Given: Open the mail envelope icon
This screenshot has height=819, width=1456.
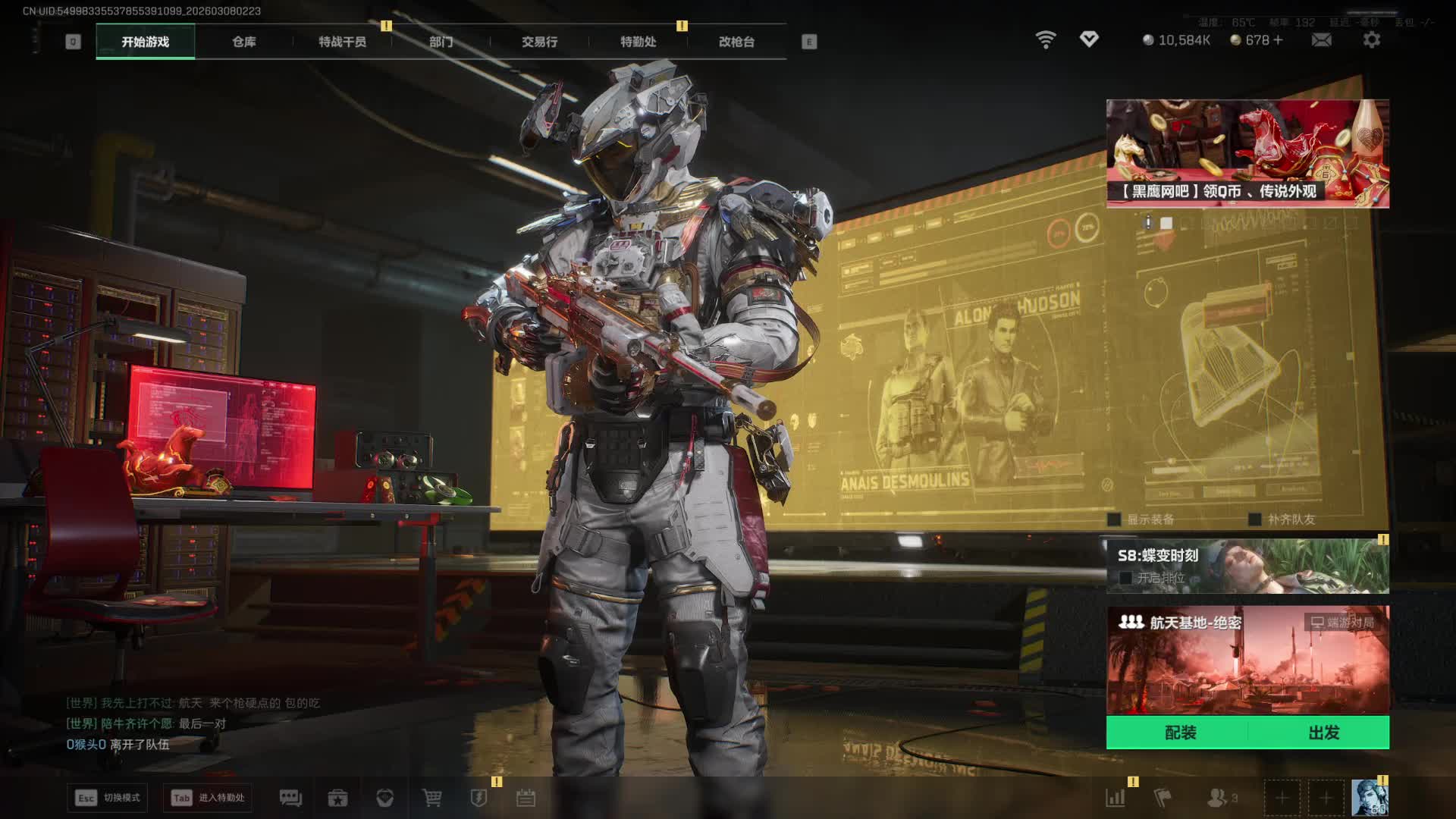Looking at the screenshot, I should [1321, 40].
